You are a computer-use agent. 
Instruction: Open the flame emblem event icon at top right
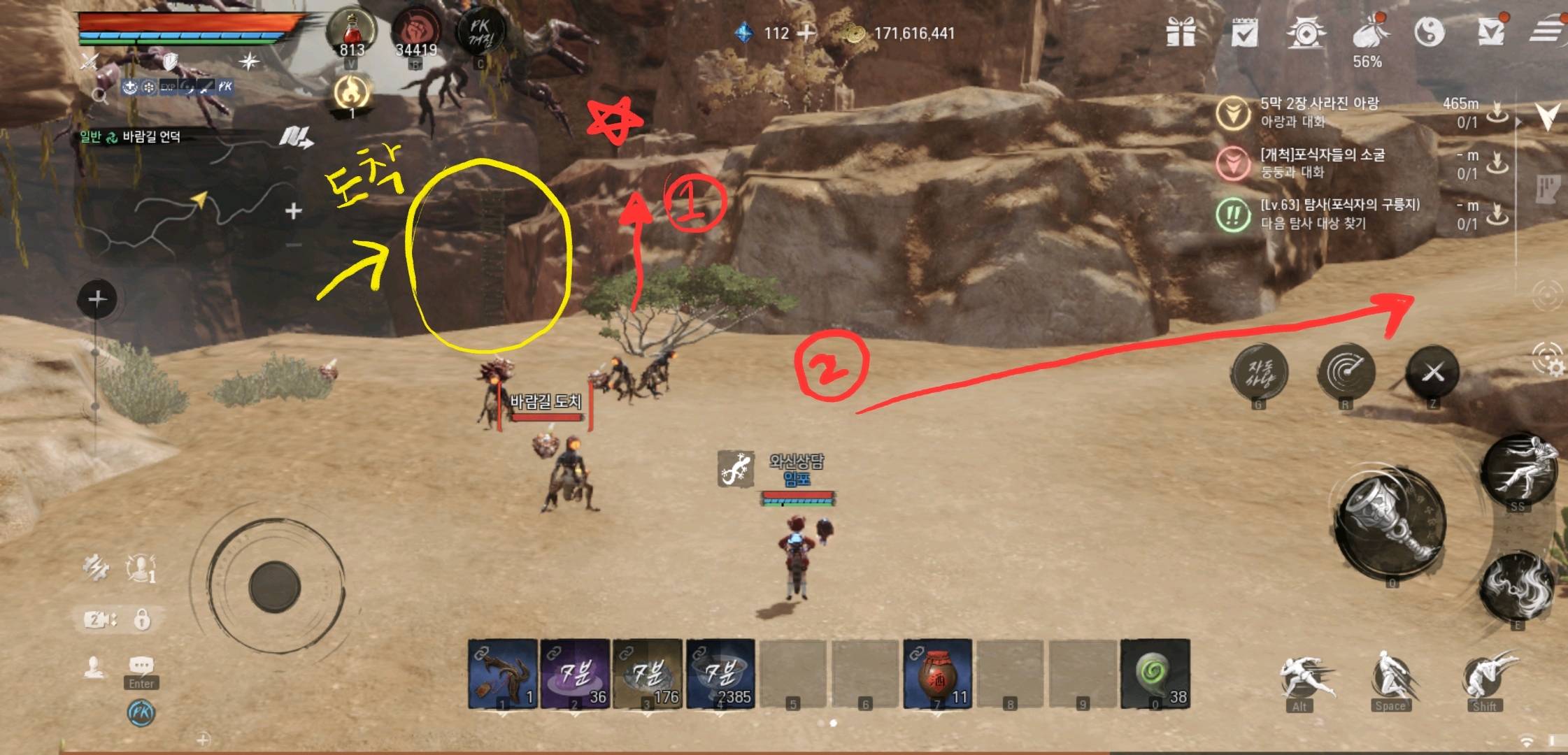point(1307,31)
